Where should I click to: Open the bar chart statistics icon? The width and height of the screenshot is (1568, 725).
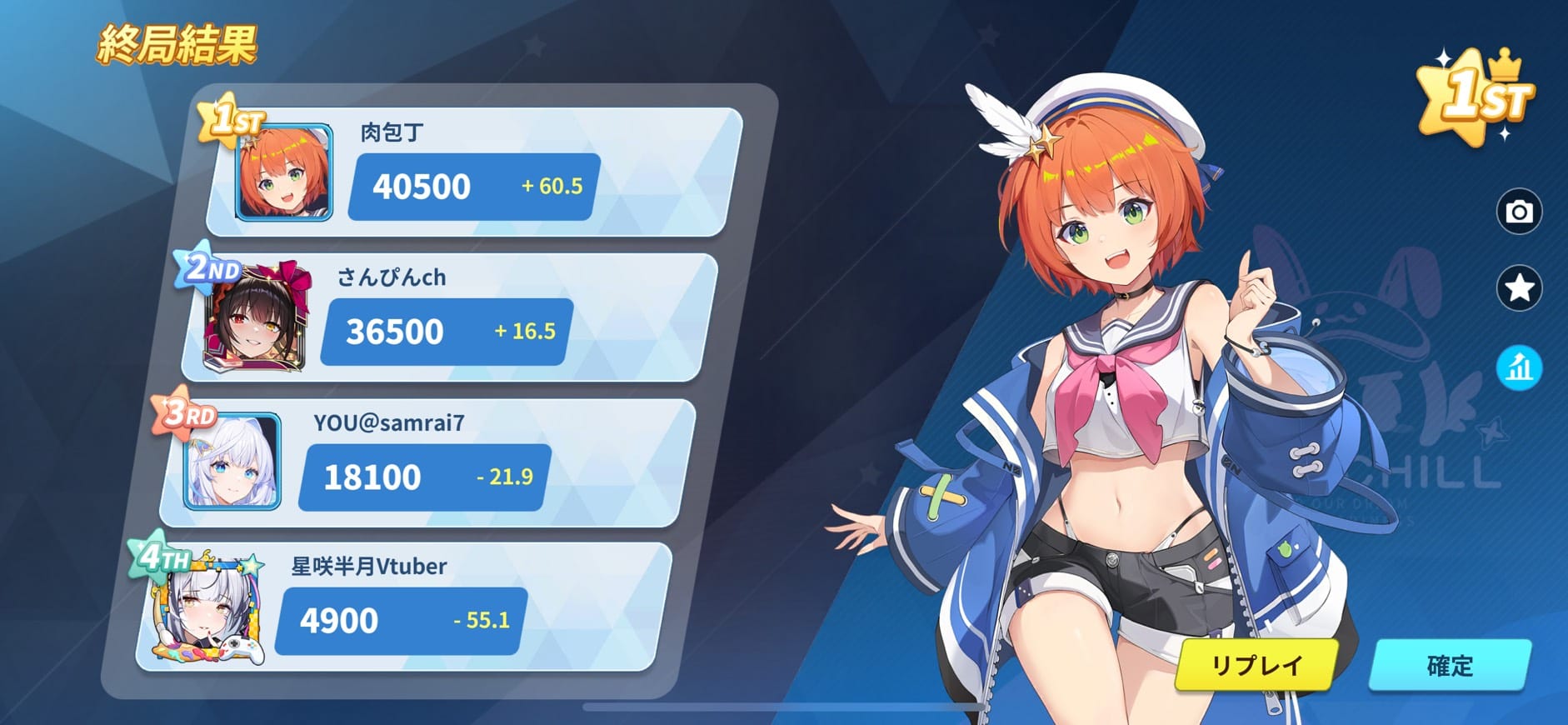click(1519, 367)
